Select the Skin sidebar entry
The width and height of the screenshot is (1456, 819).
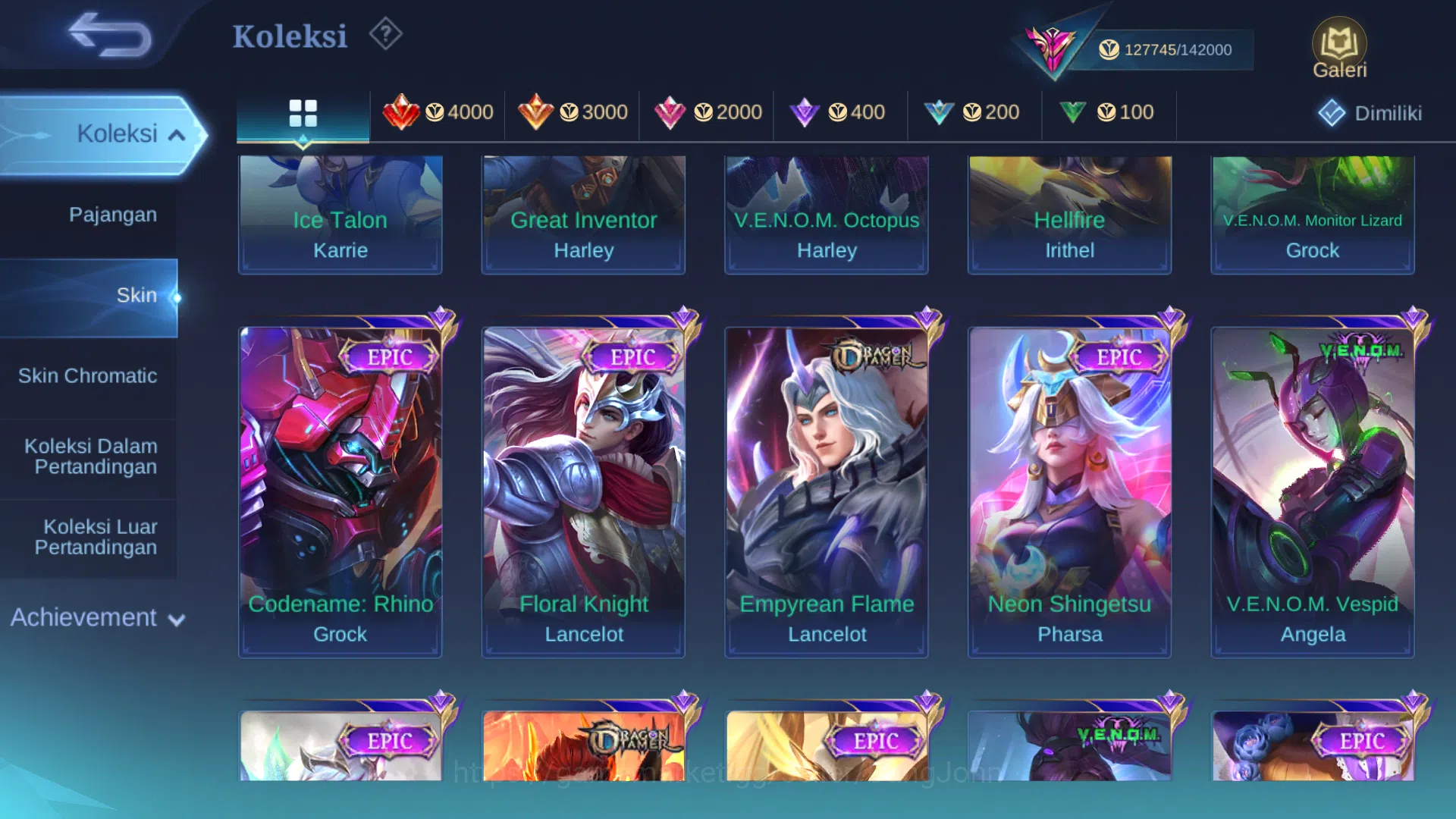click(137, 295)
